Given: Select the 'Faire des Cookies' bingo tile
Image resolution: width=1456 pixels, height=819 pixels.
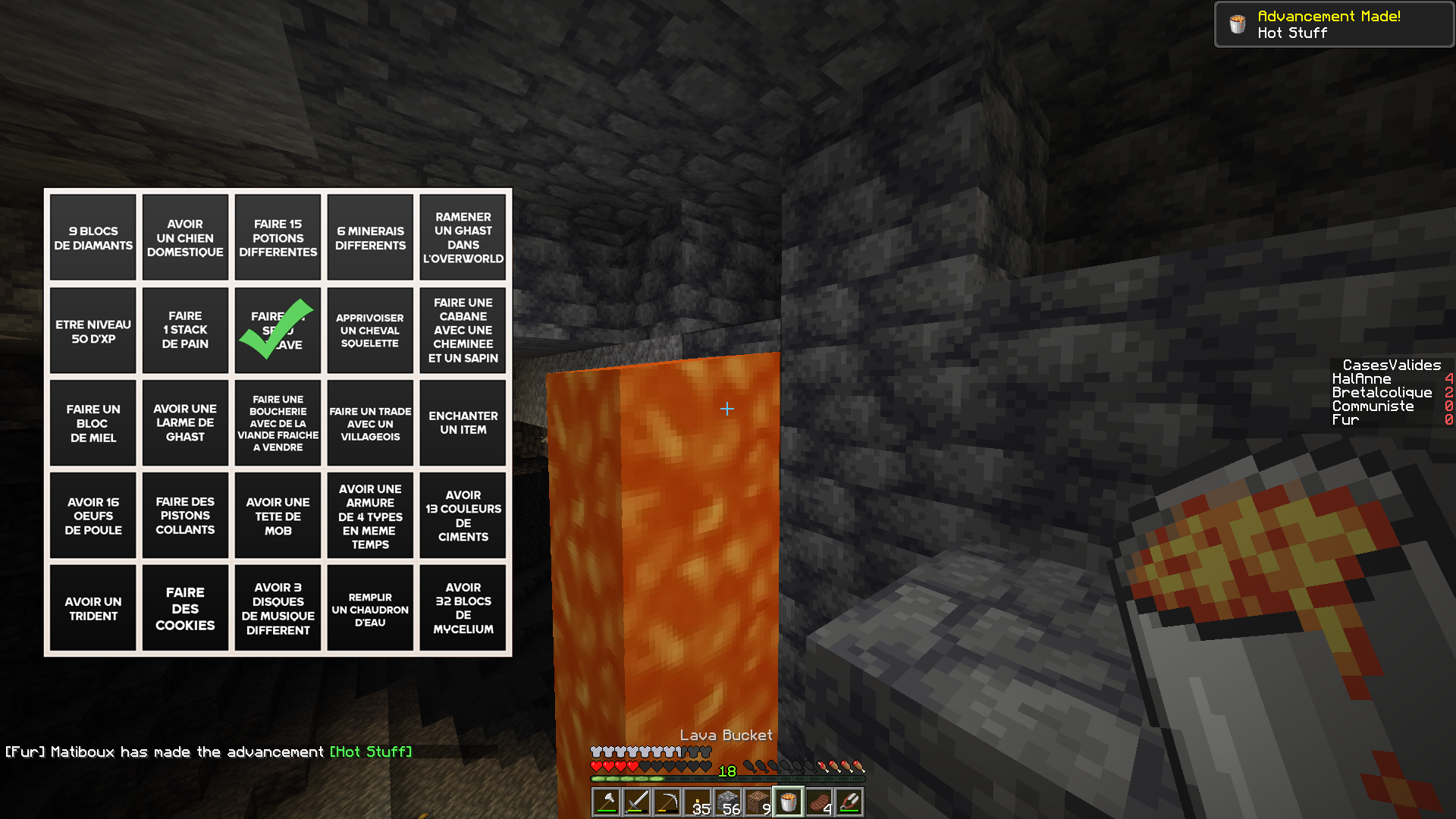Looking at the screenshot, I should pos(185,608).
